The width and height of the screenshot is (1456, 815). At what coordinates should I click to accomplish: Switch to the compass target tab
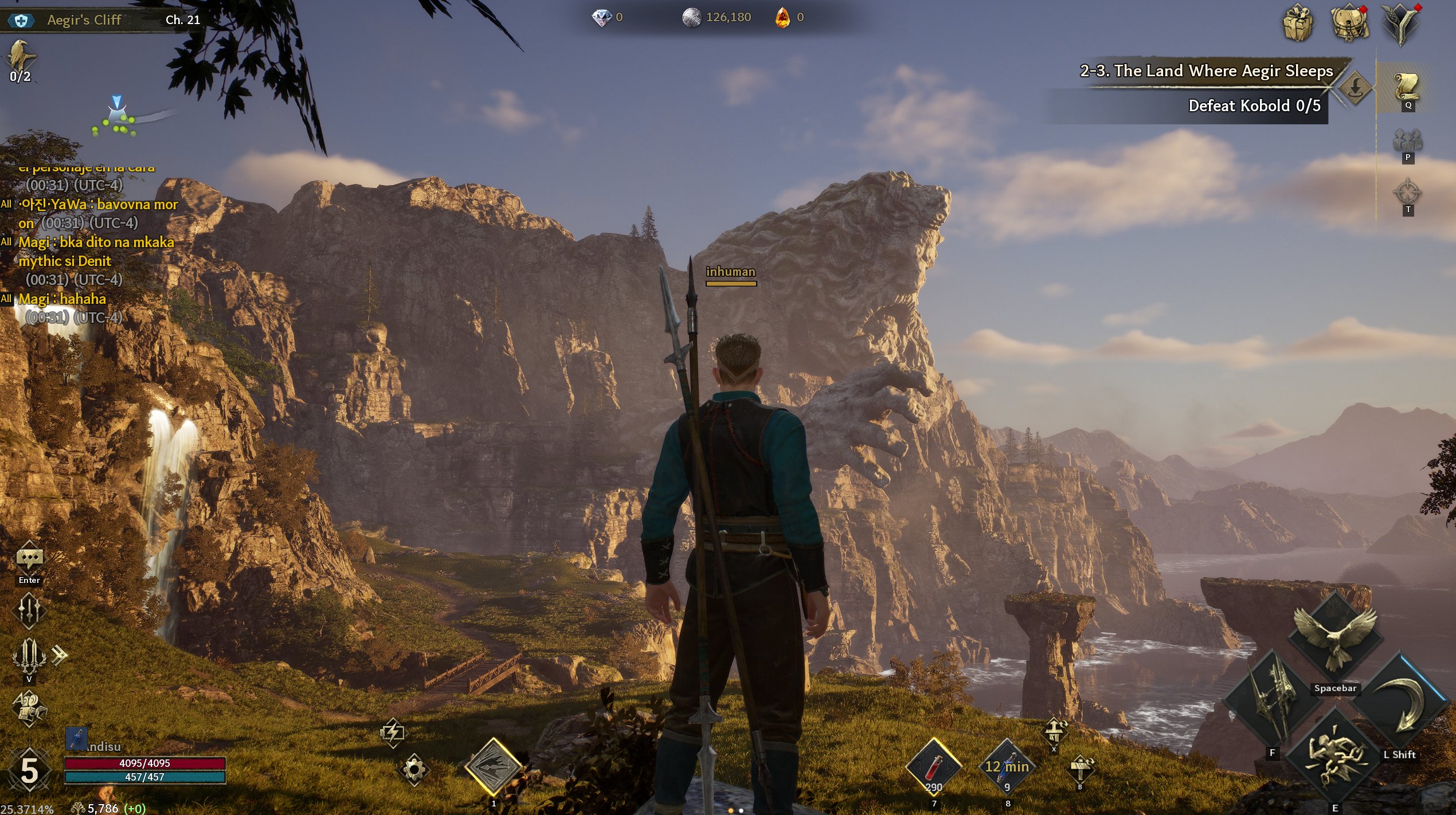[1408, 193]
